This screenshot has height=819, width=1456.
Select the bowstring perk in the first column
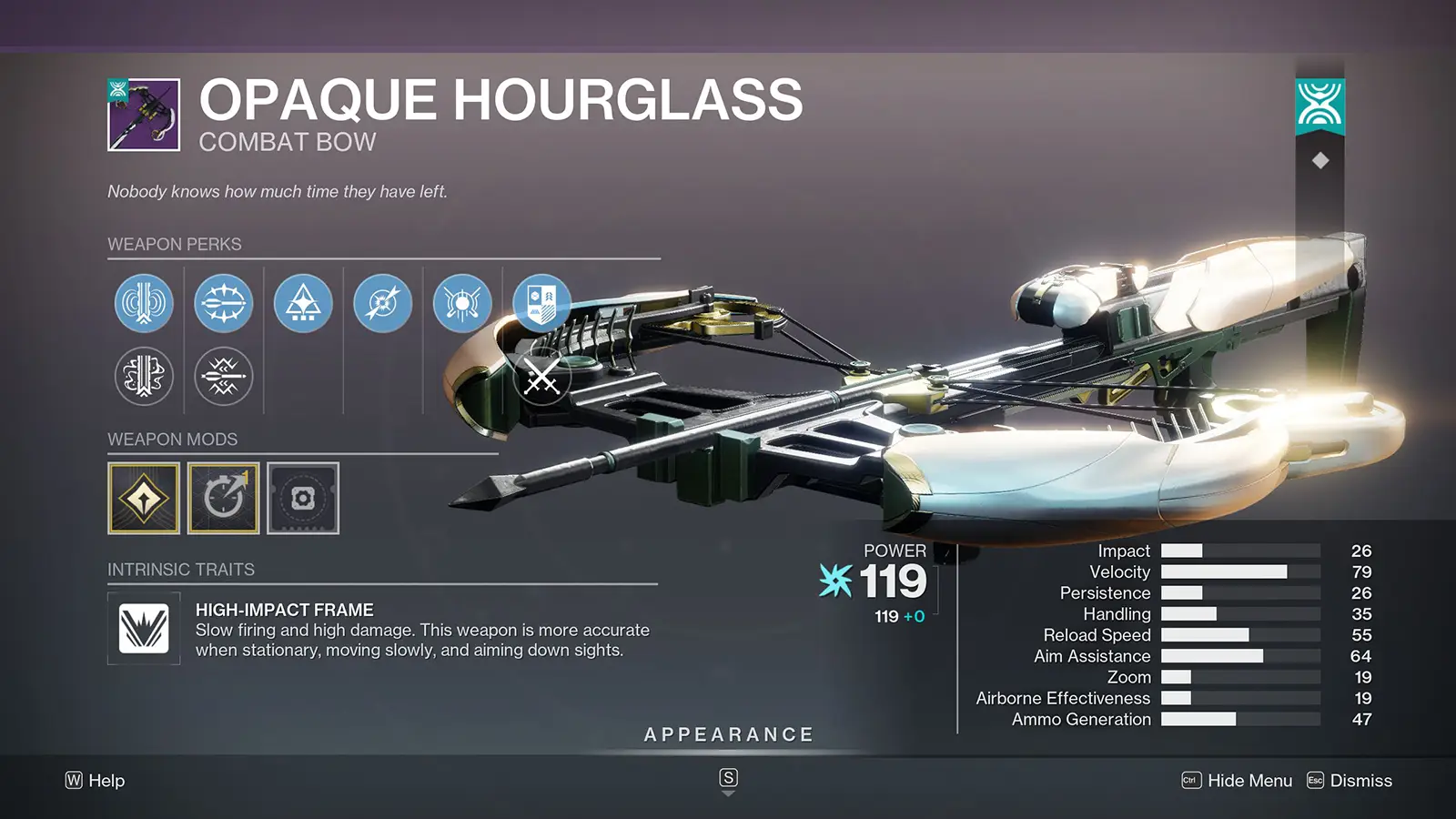pyautogui.click(x=143, y=304)
